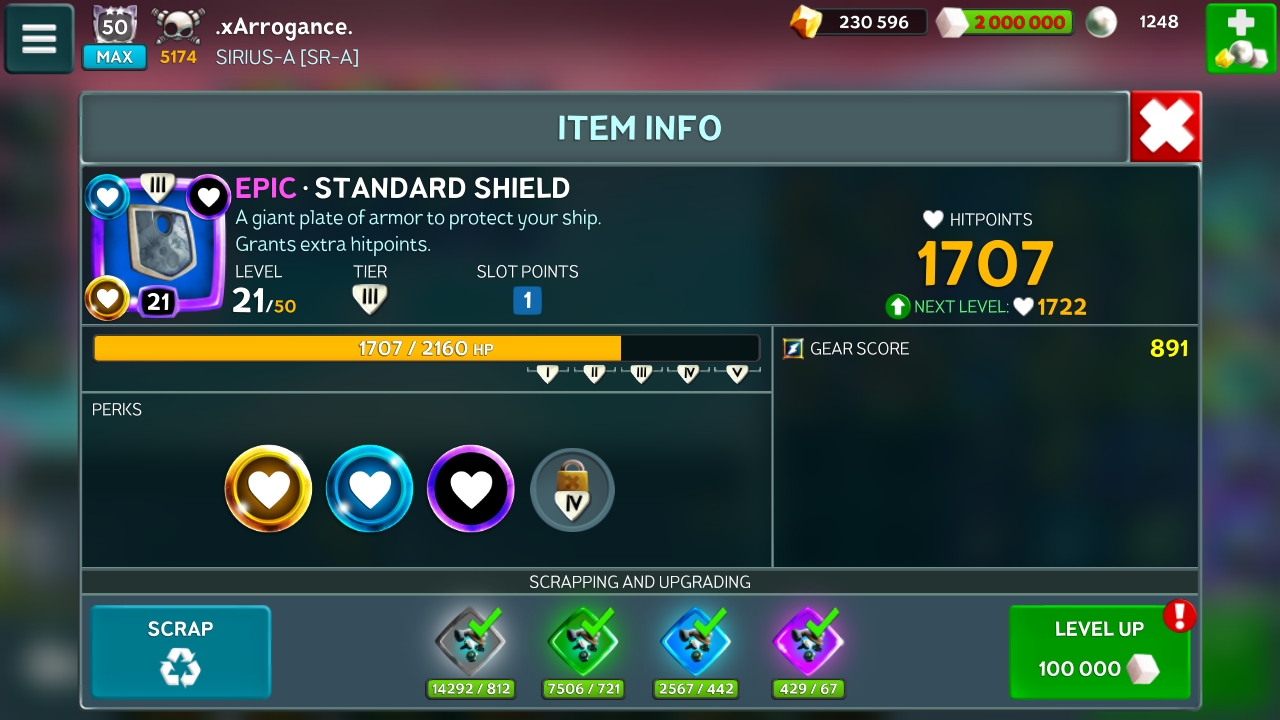The width and height of the screenshot is (1280, 720).
Task: Open the green plus currency shop
Action: pos(1240,38)
